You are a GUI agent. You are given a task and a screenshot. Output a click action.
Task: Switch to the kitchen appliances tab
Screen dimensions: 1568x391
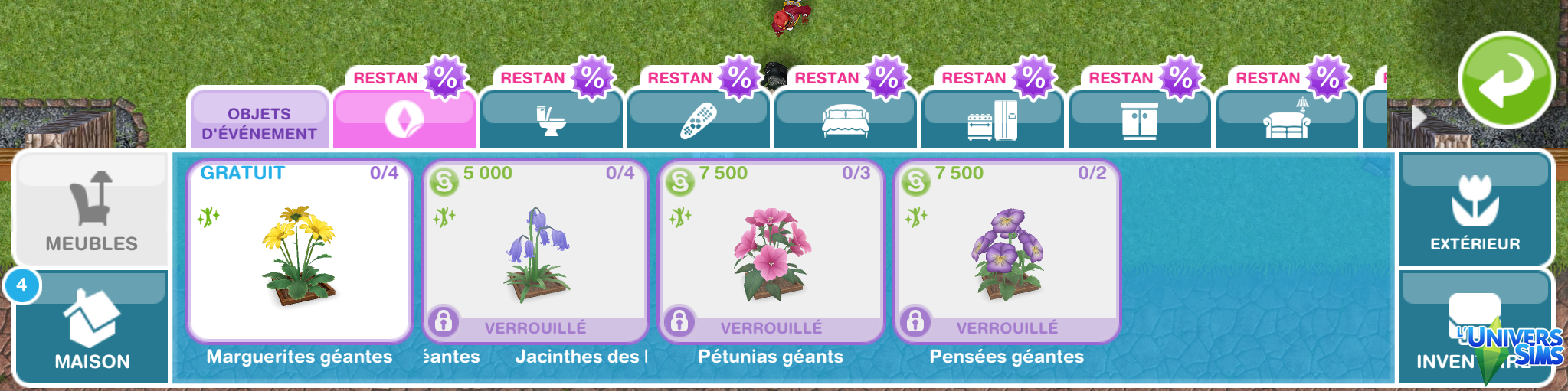(x=992, y=120)
